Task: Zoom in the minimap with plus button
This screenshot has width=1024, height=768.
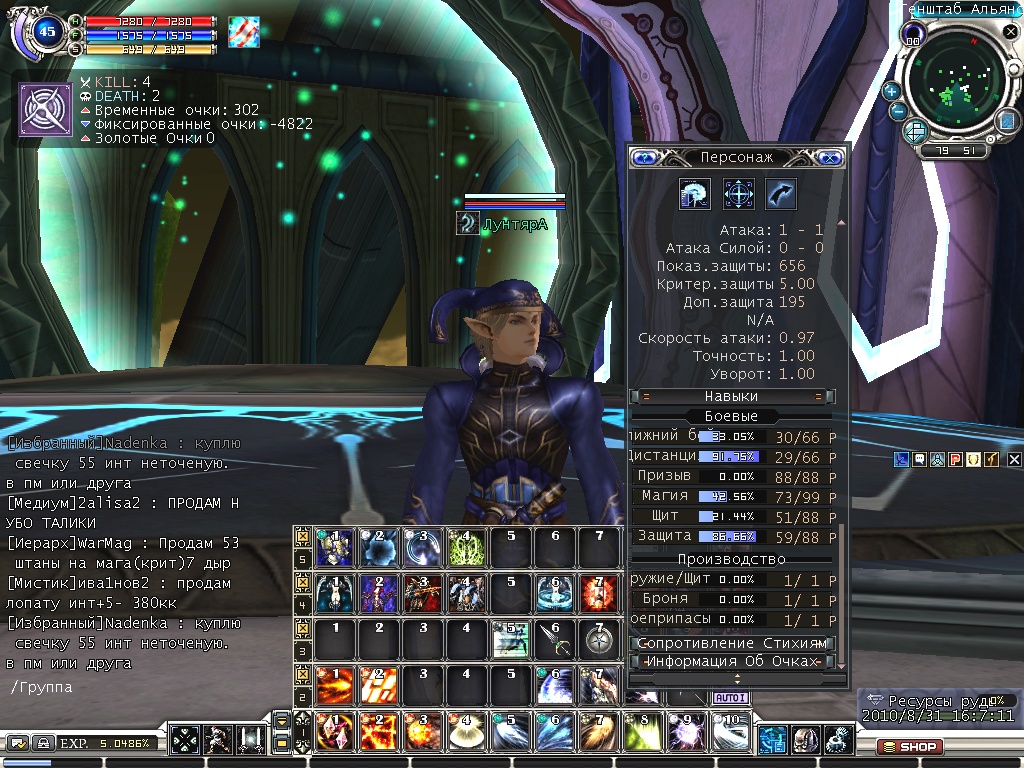Action: (891, 90)
